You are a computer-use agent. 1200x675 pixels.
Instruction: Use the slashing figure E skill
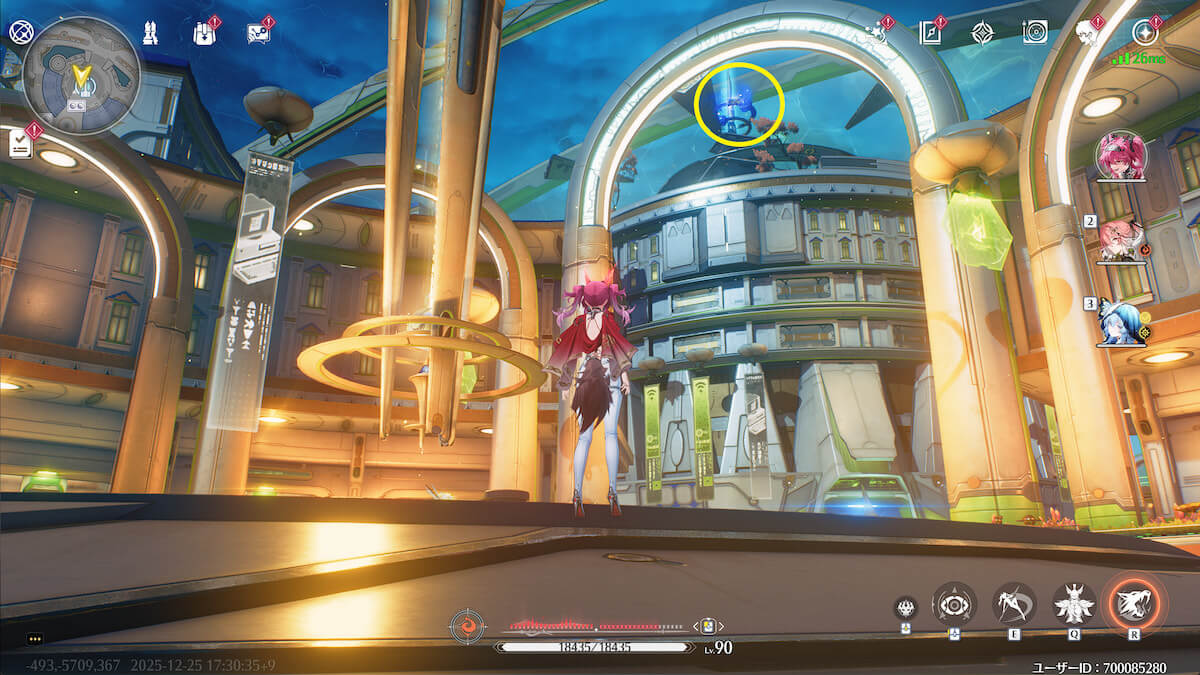pos(1014,603)
